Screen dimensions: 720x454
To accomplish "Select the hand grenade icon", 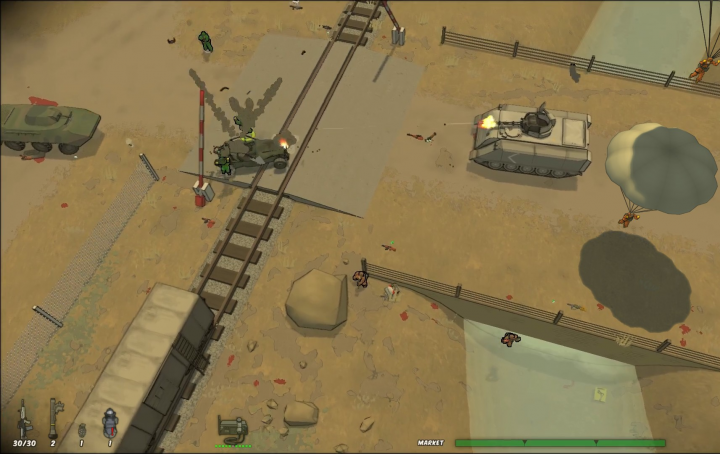I will point(81,430).
